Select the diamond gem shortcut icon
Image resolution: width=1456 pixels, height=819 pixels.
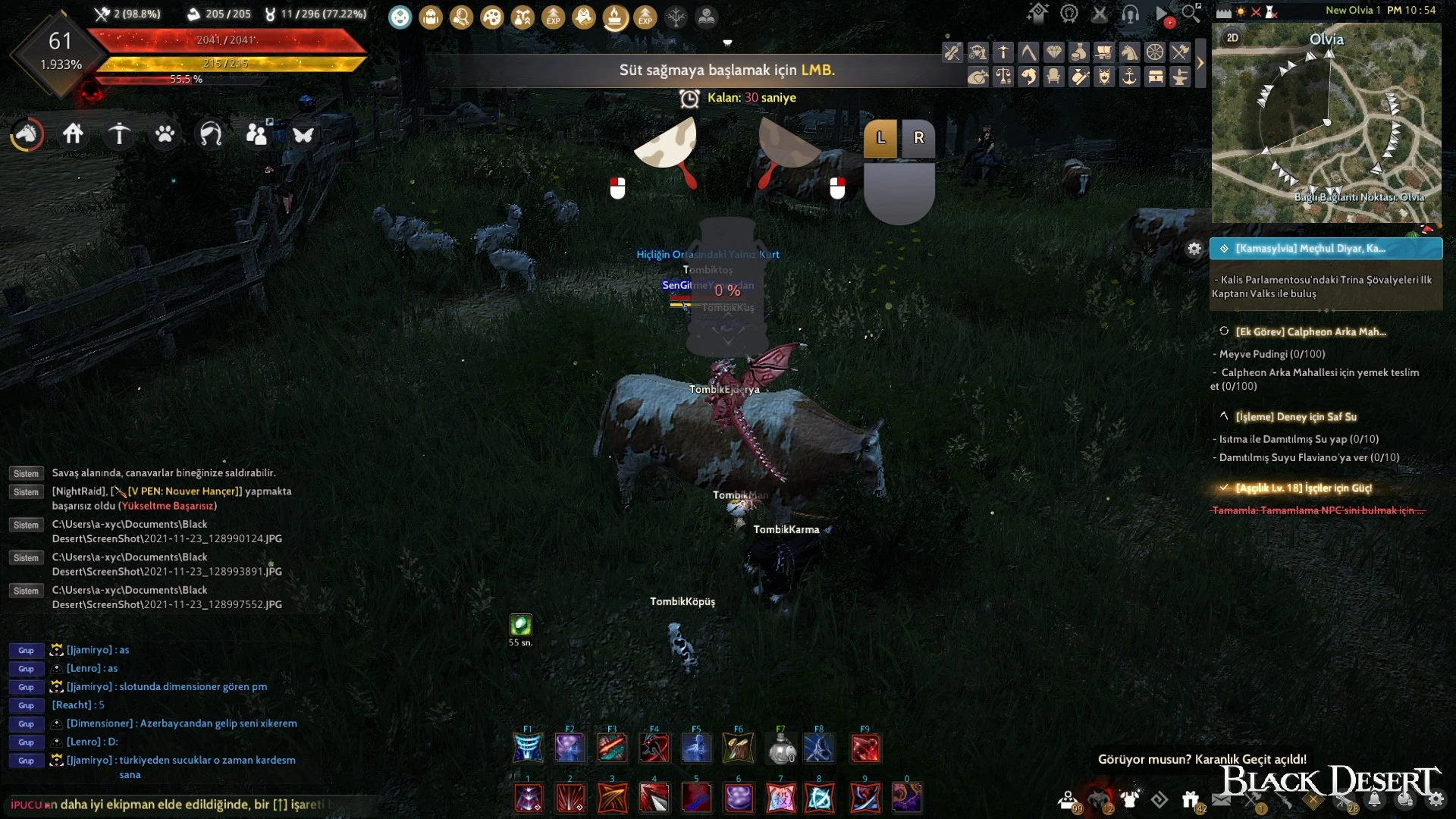(x=1053, y=52)
